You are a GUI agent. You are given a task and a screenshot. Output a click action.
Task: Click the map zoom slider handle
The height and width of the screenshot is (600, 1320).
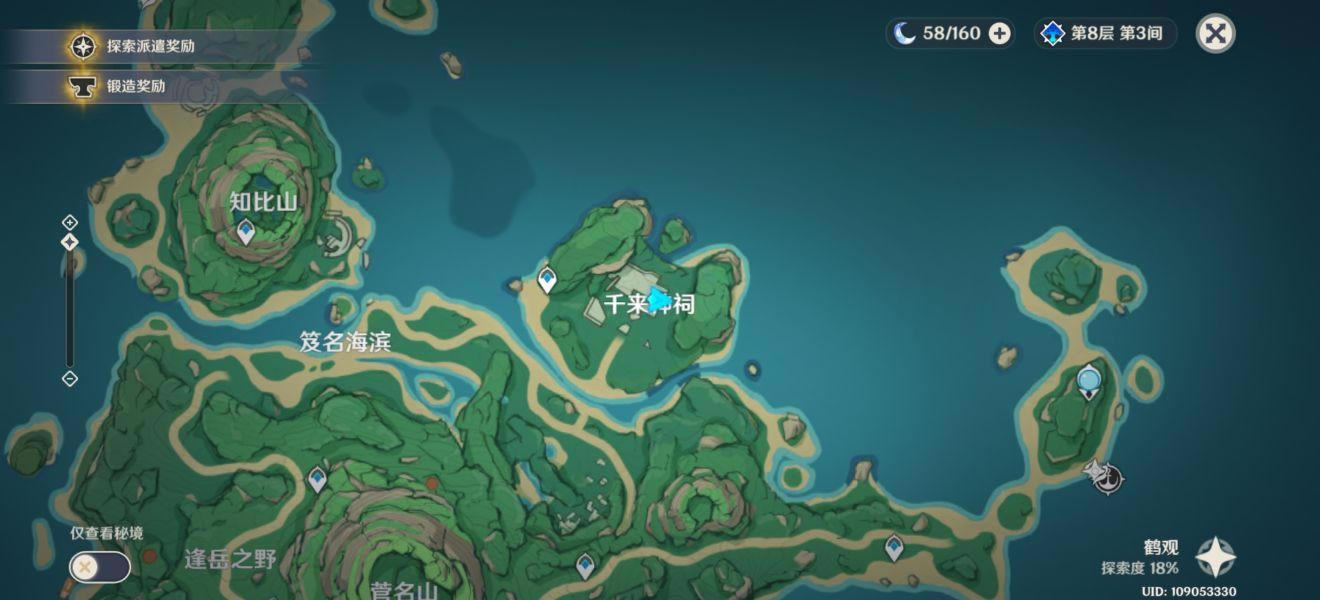70,242
